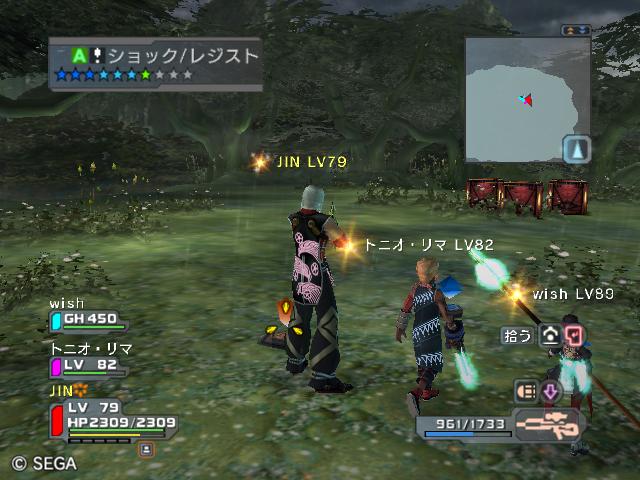Image resolution: width=640 pixels, height=480 pixels.
Task: Click the small orange icon below JIN's status
Action: pyautogui.click(x=146, y=450)
